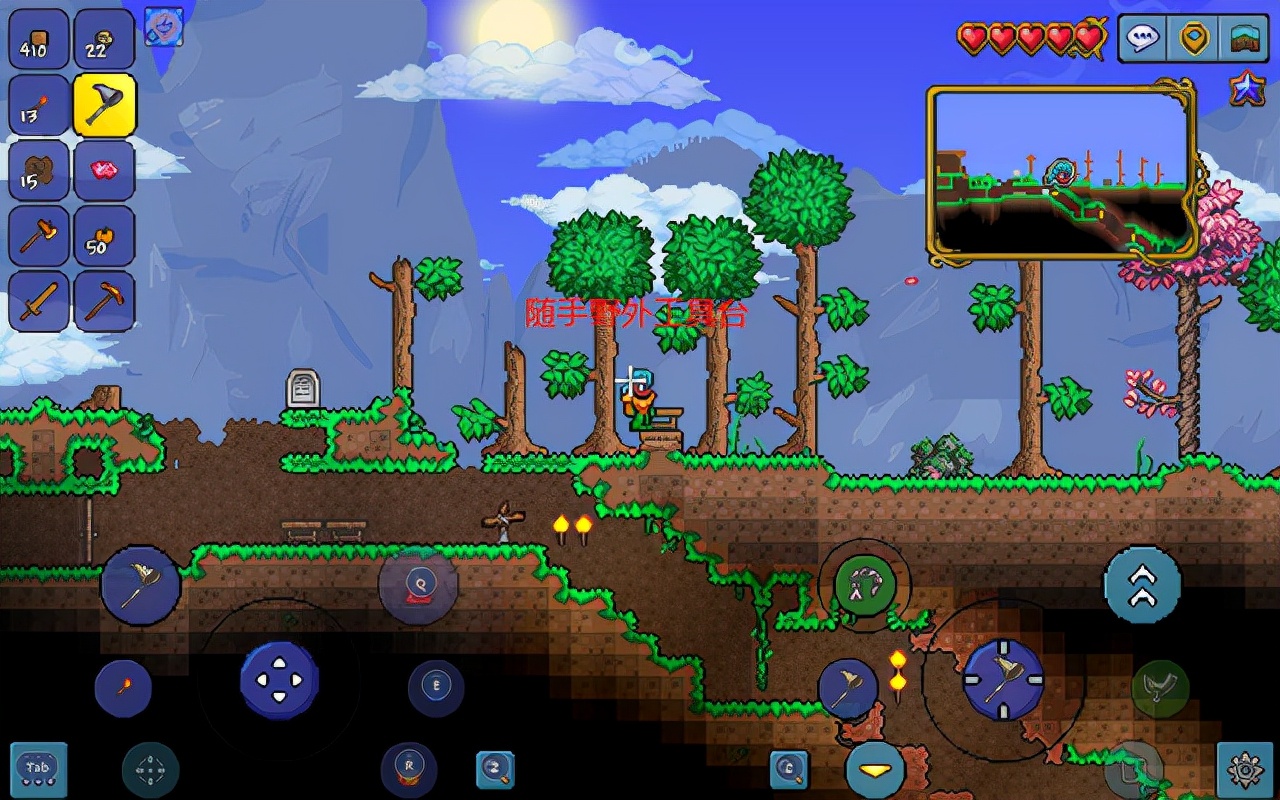The width and height of the screenshot is (1280, 800).
Task: Select the 15 dirt blocks slot
Action: click(x=39, y=170)
